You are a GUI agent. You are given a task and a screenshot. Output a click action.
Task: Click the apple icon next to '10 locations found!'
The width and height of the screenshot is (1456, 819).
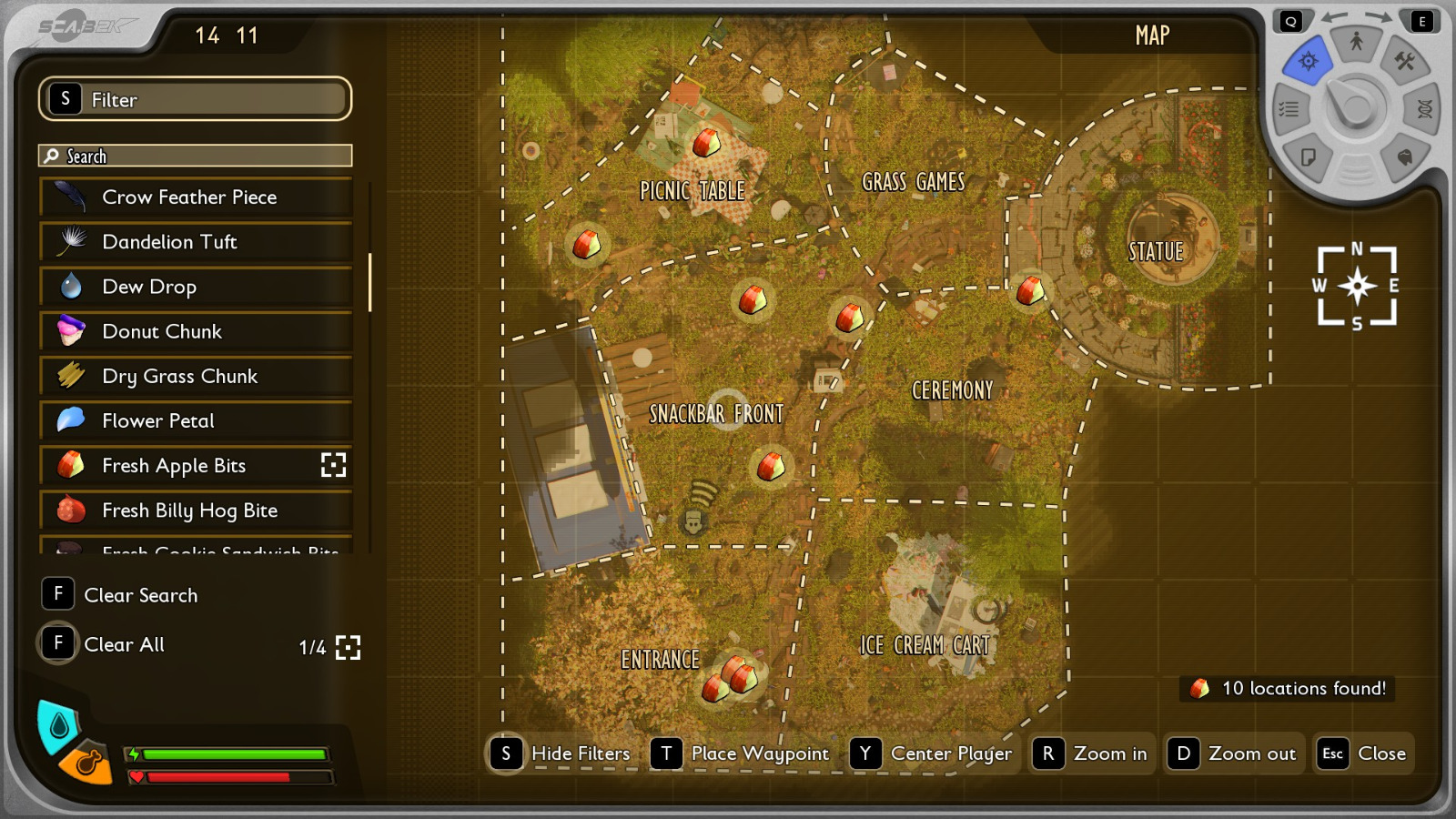click(1198, 689)
